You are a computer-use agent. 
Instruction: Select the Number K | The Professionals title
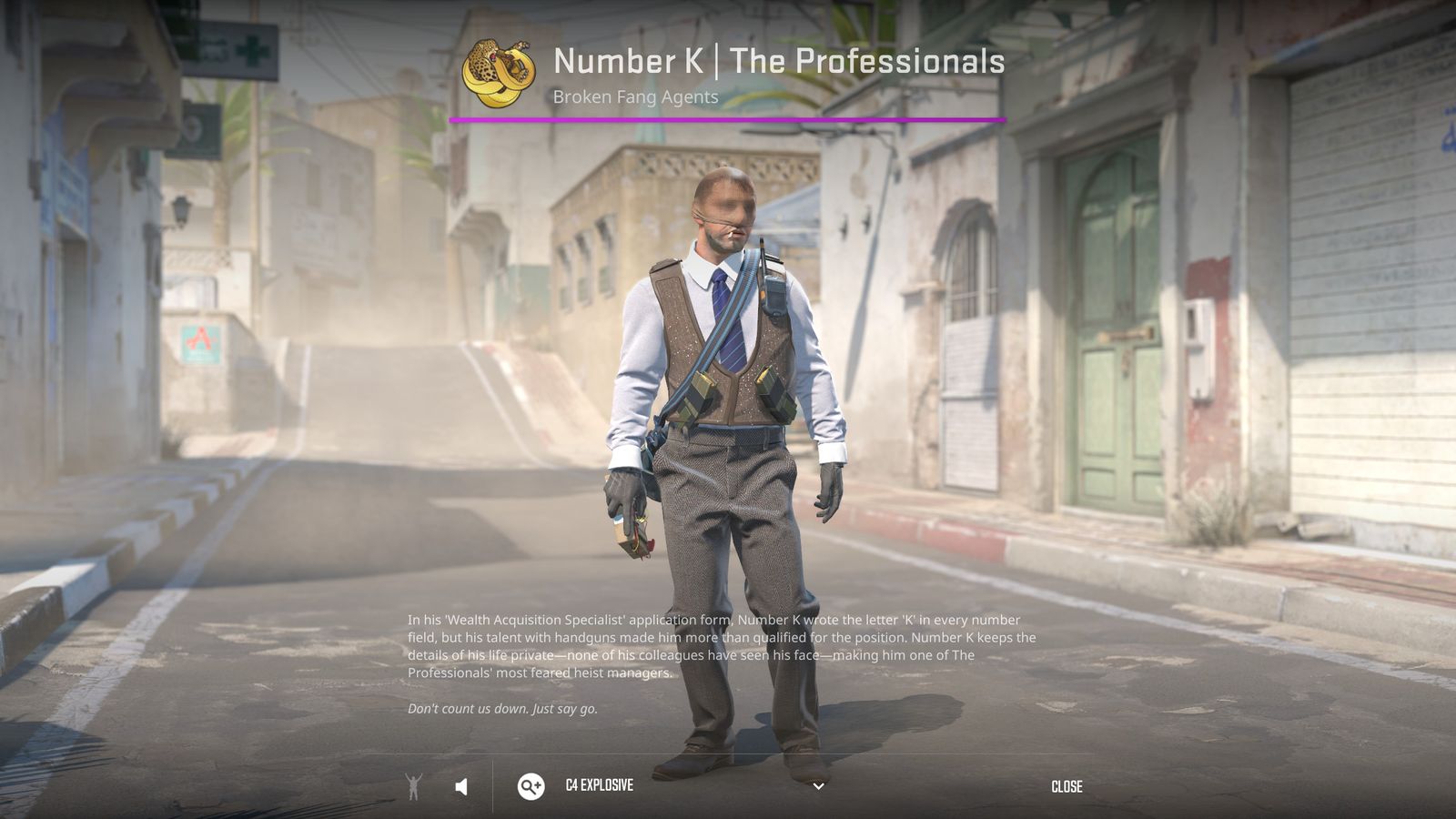[x=779, y=62]
